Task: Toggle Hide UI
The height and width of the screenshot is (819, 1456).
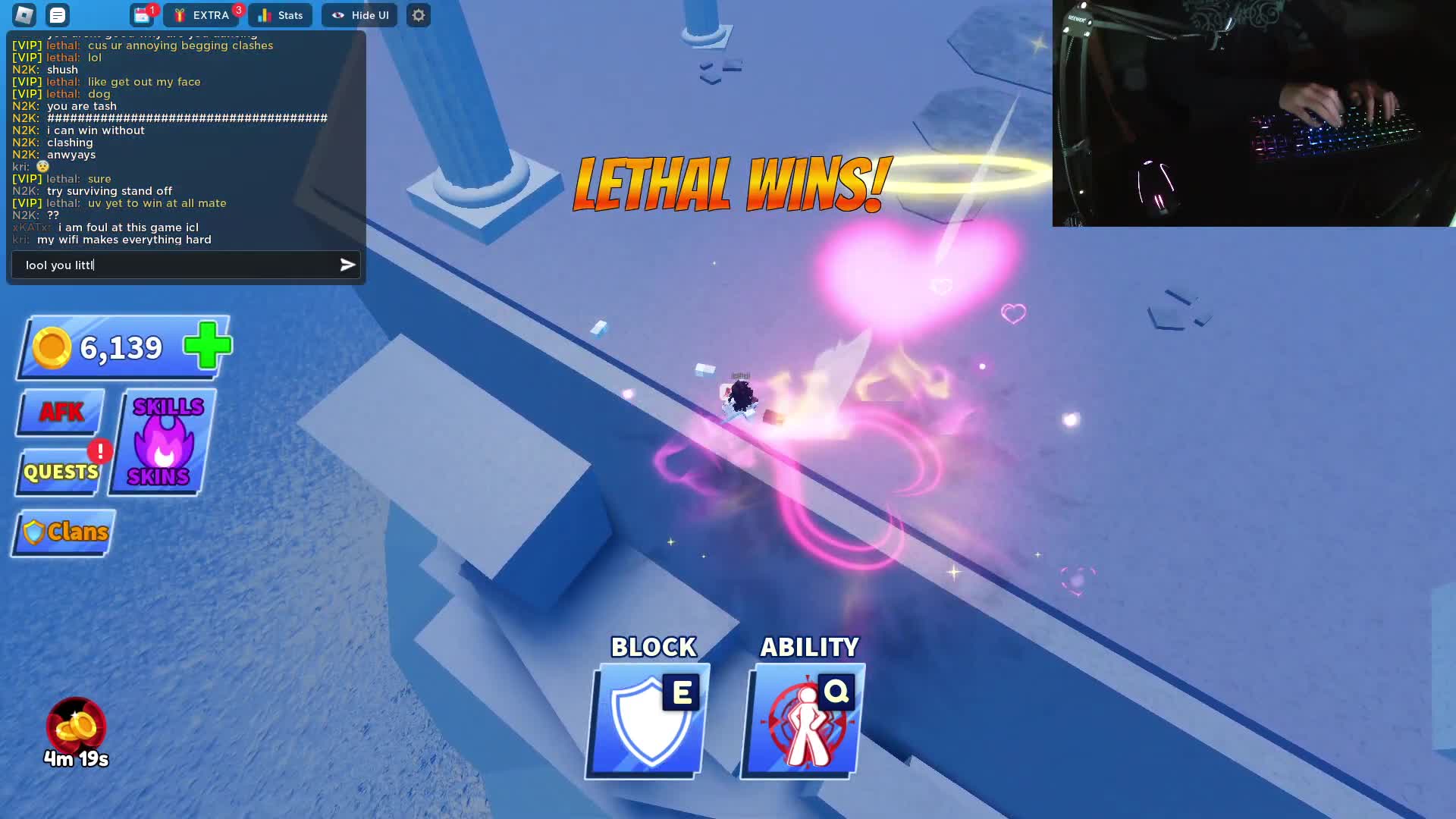Action: [359, 14]
